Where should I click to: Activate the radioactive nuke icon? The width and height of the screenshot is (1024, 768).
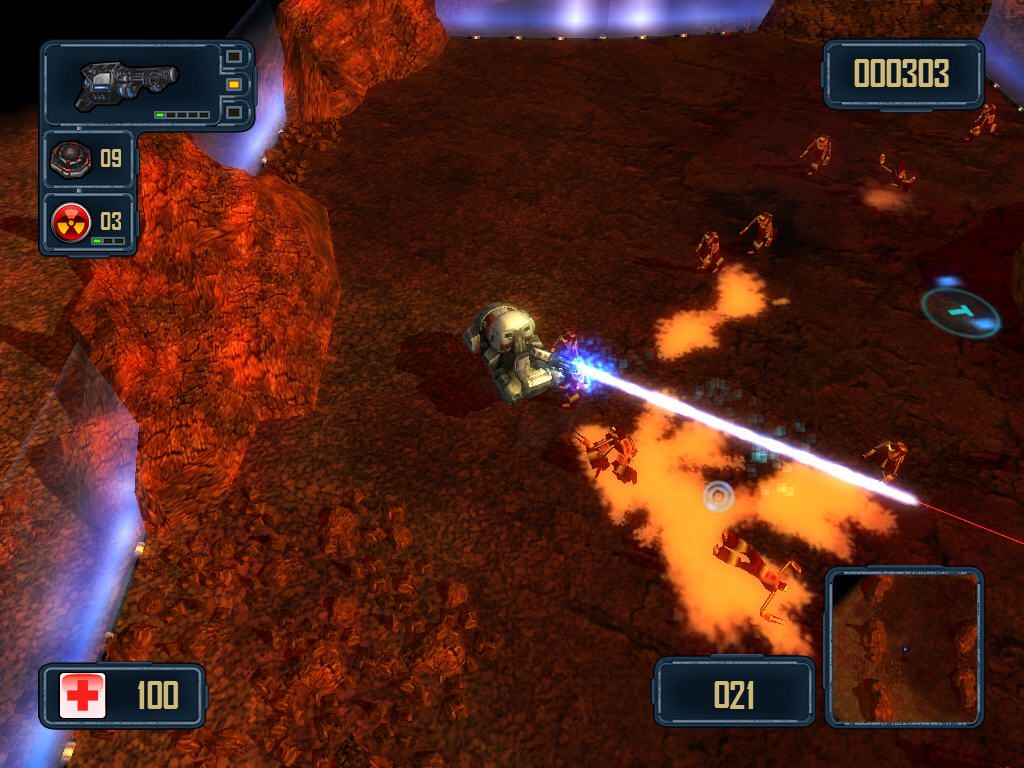72,220
